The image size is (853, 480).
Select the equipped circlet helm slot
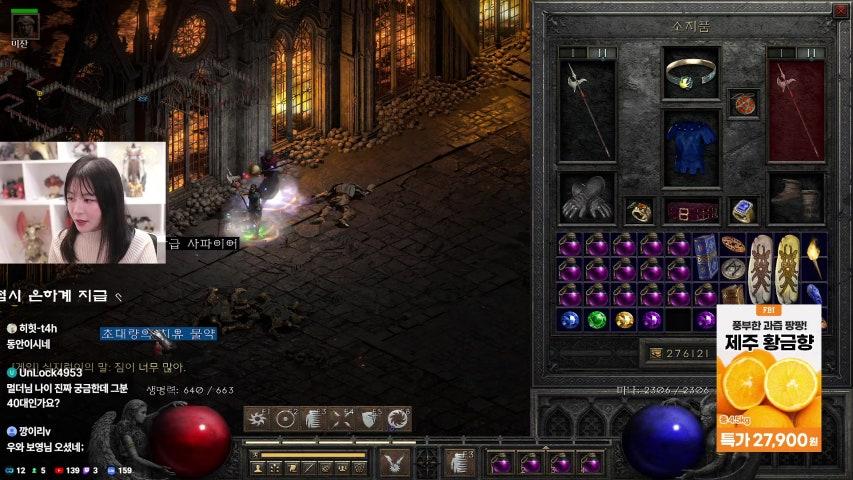690,72
